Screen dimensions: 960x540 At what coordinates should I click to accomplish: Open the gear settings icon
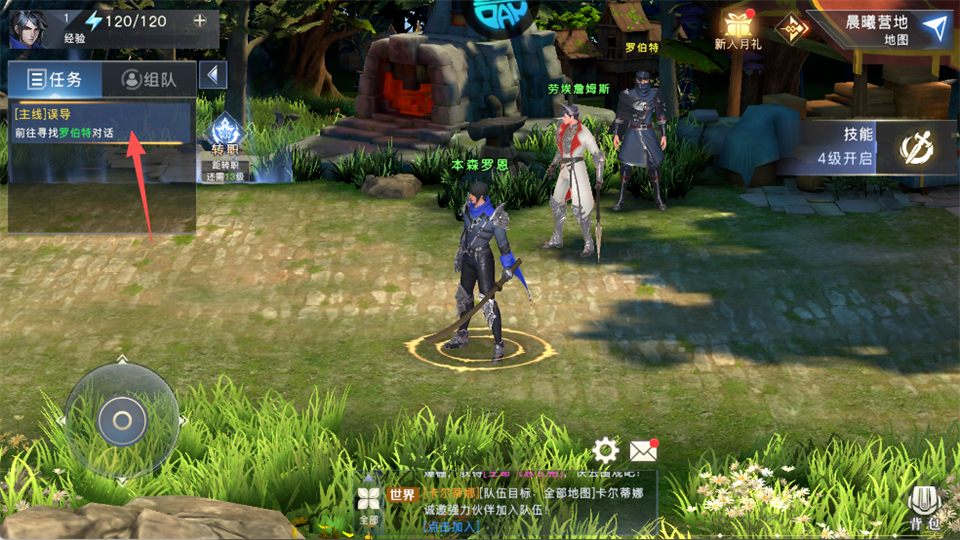[x=605, y=451]
